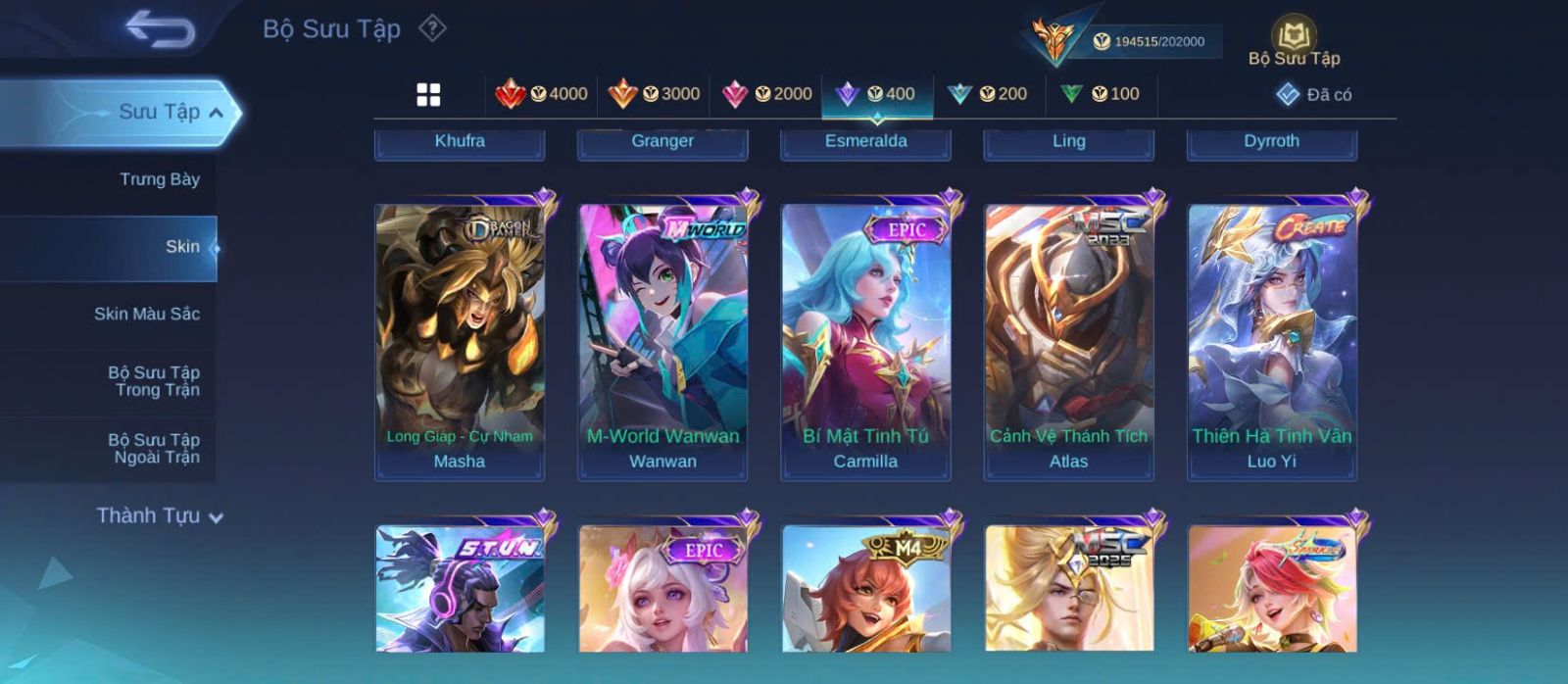Filter skins by the 4000 tier
Image resolution: width=1568 pixels, height=684 pixels.
coord(542,94)
